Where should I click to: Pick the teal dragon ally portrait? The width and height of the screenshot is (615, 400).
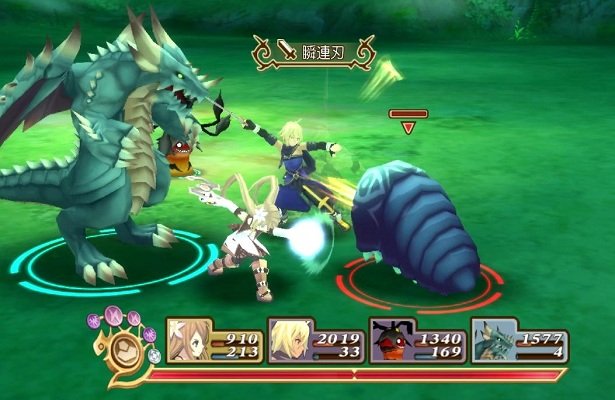(x=493, y=340)
